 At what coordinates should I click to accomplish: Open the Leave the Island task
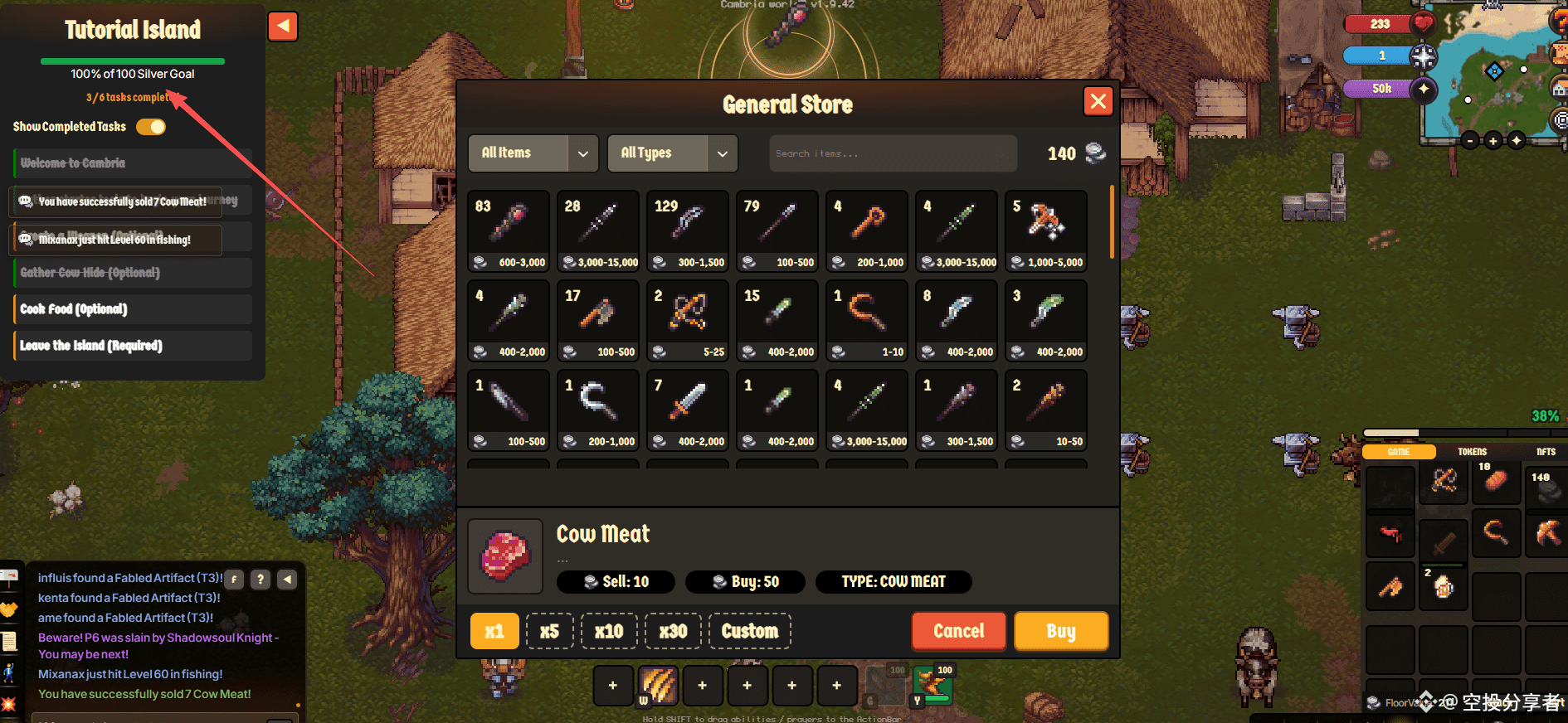point(133,346)
